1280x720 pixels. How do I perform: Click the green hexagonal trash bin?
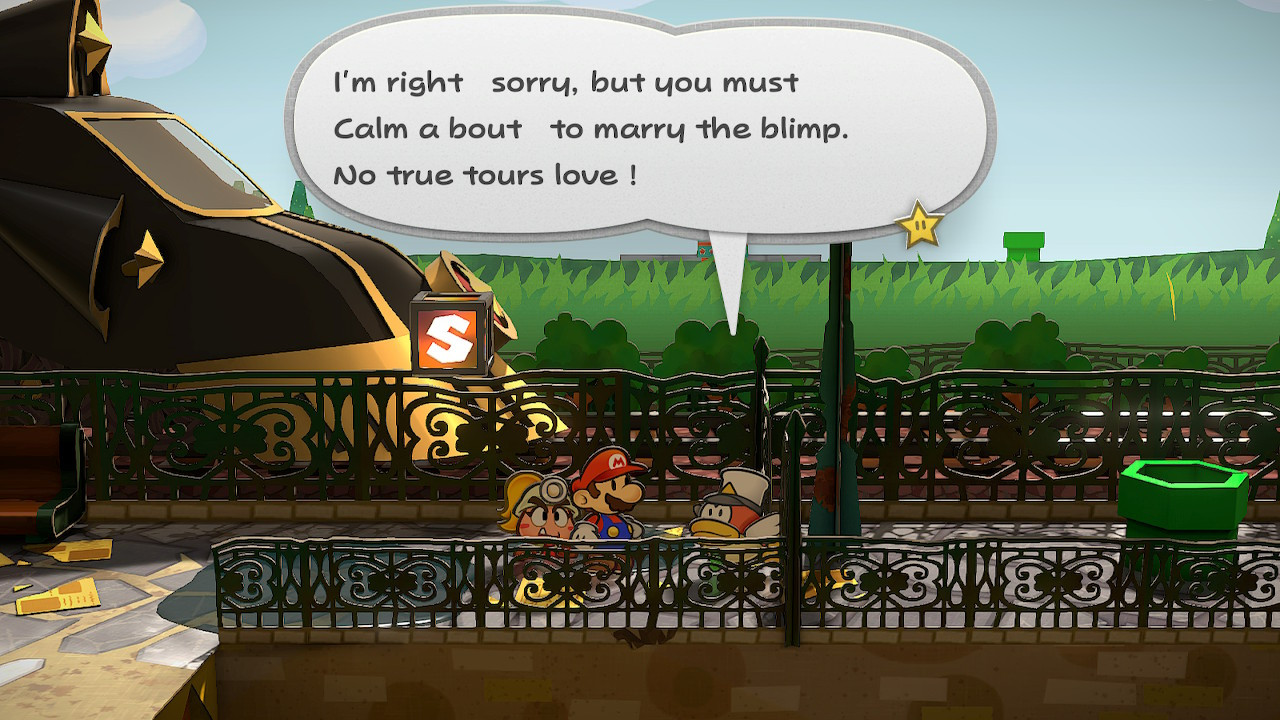(x=1181, y=490)
